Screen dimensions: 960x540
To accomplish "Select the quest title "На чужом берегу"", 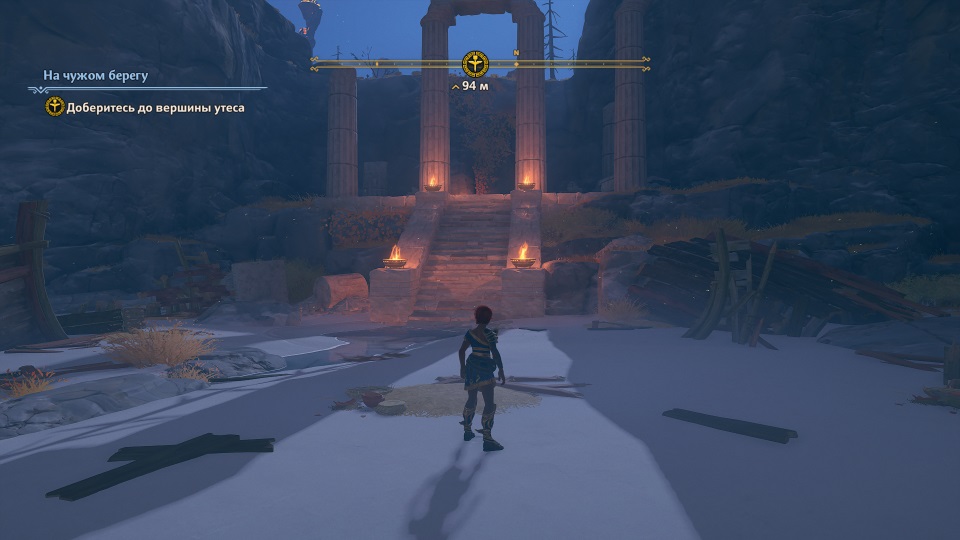I will click(x=96, y=75).
